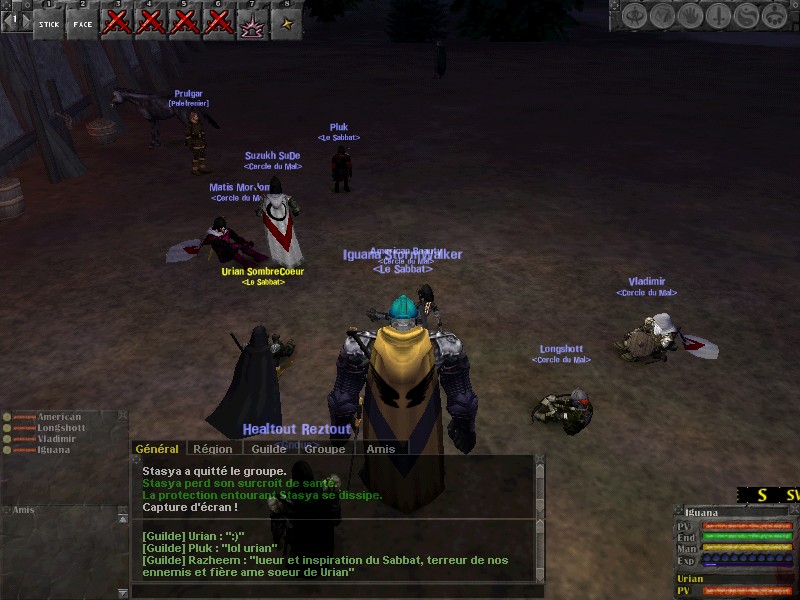Select the Amis chat tab
800x600 pixels.
pyautogui.click(x=380, y=449)
